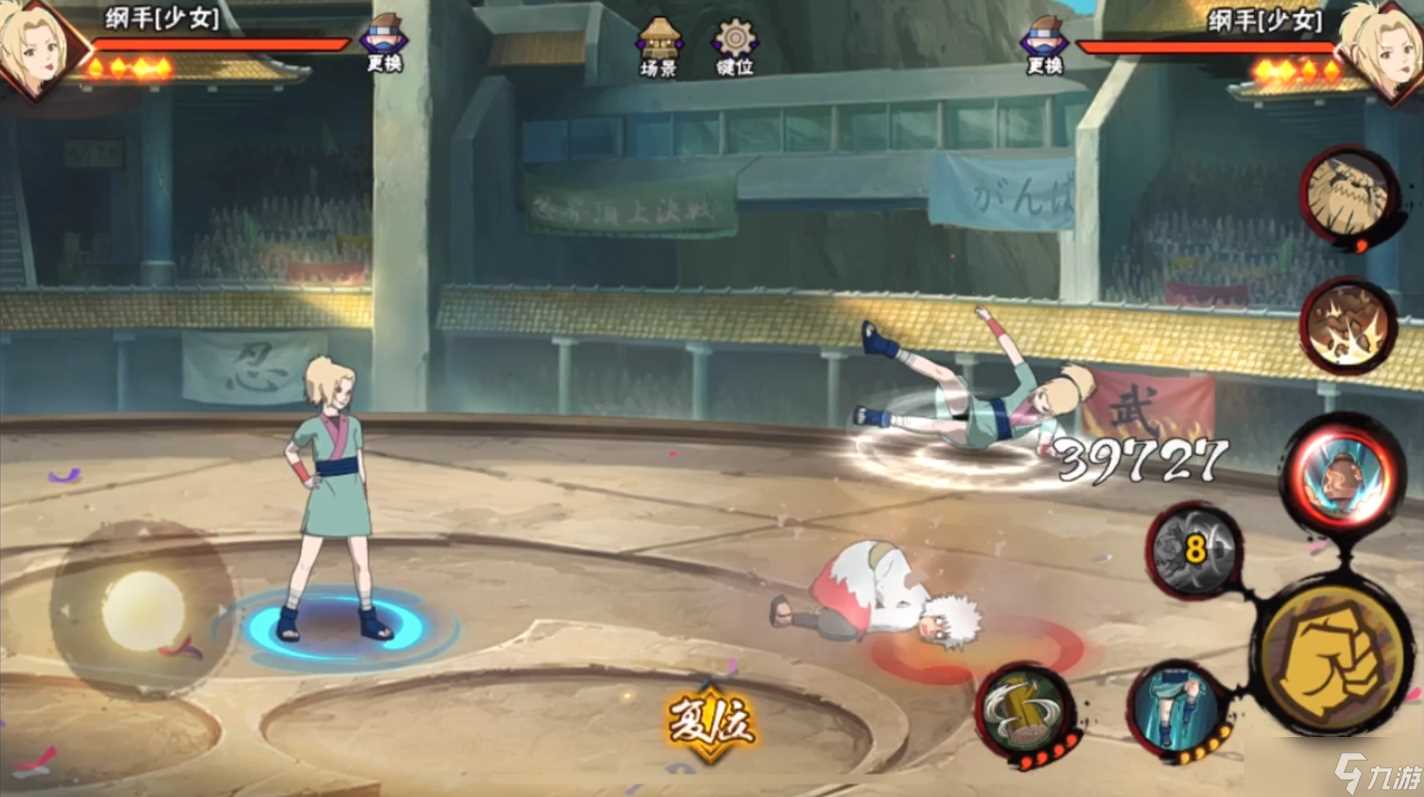Tap the 复位 reset button
The width and height of the screenshot is (1424, 797).
coord(710,720)
